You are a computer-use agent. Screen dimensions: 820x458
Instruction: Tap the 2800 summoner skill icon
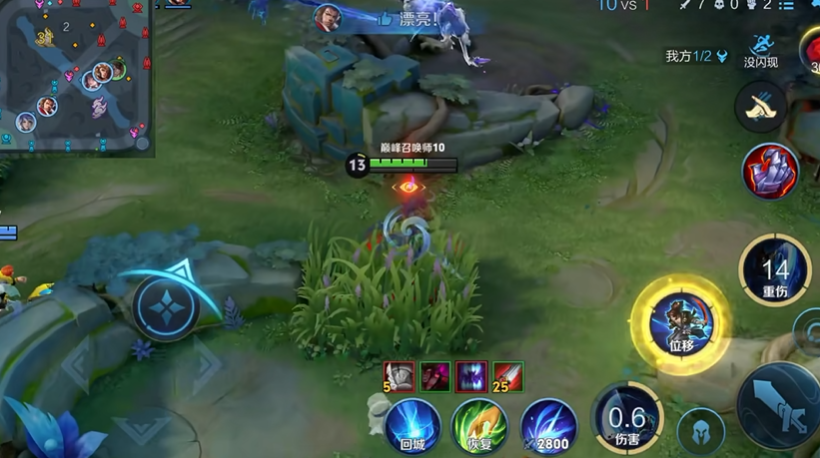coord(548,426)
